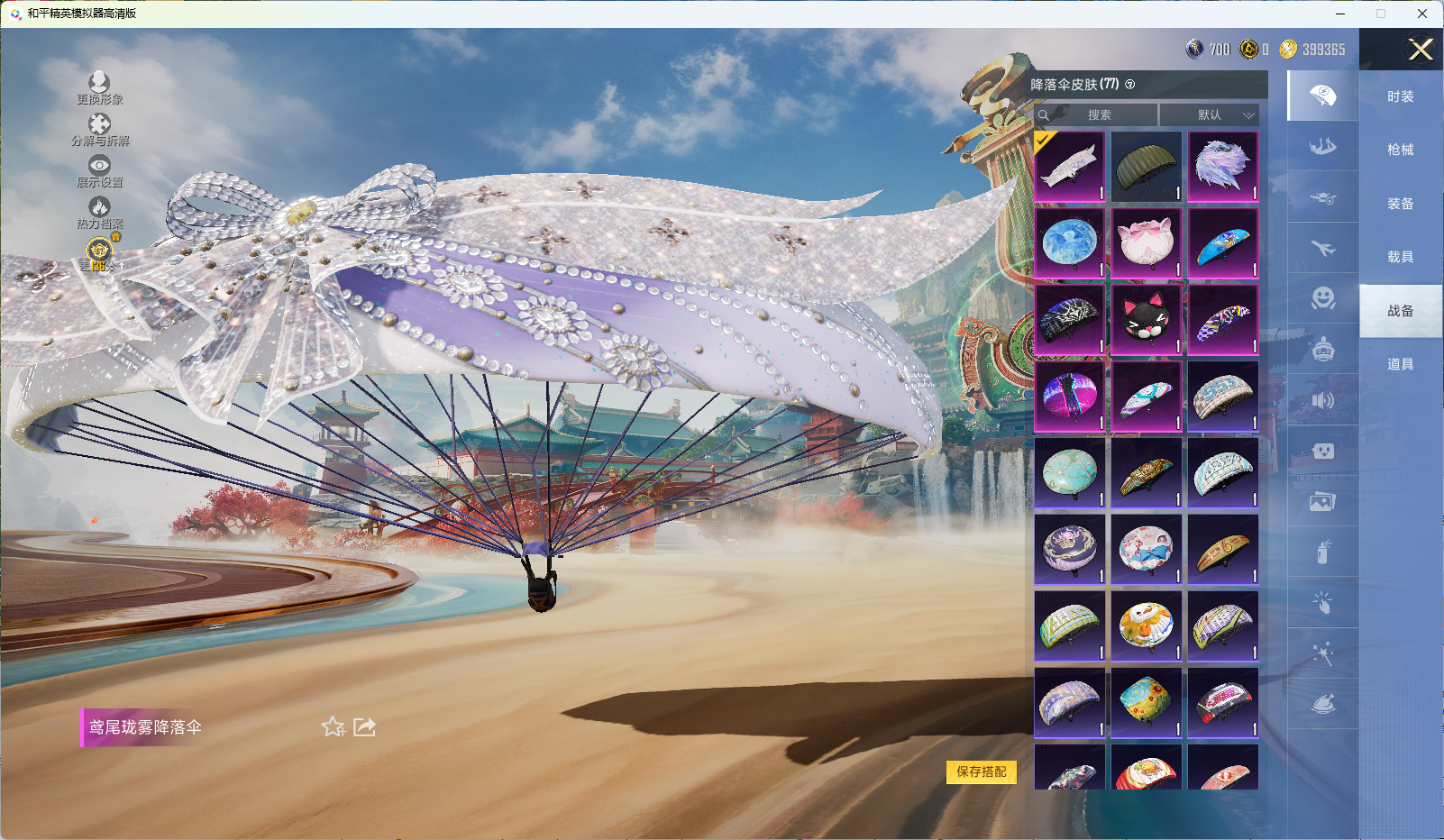Open 展示设置 display settings

tap(99, 170)
